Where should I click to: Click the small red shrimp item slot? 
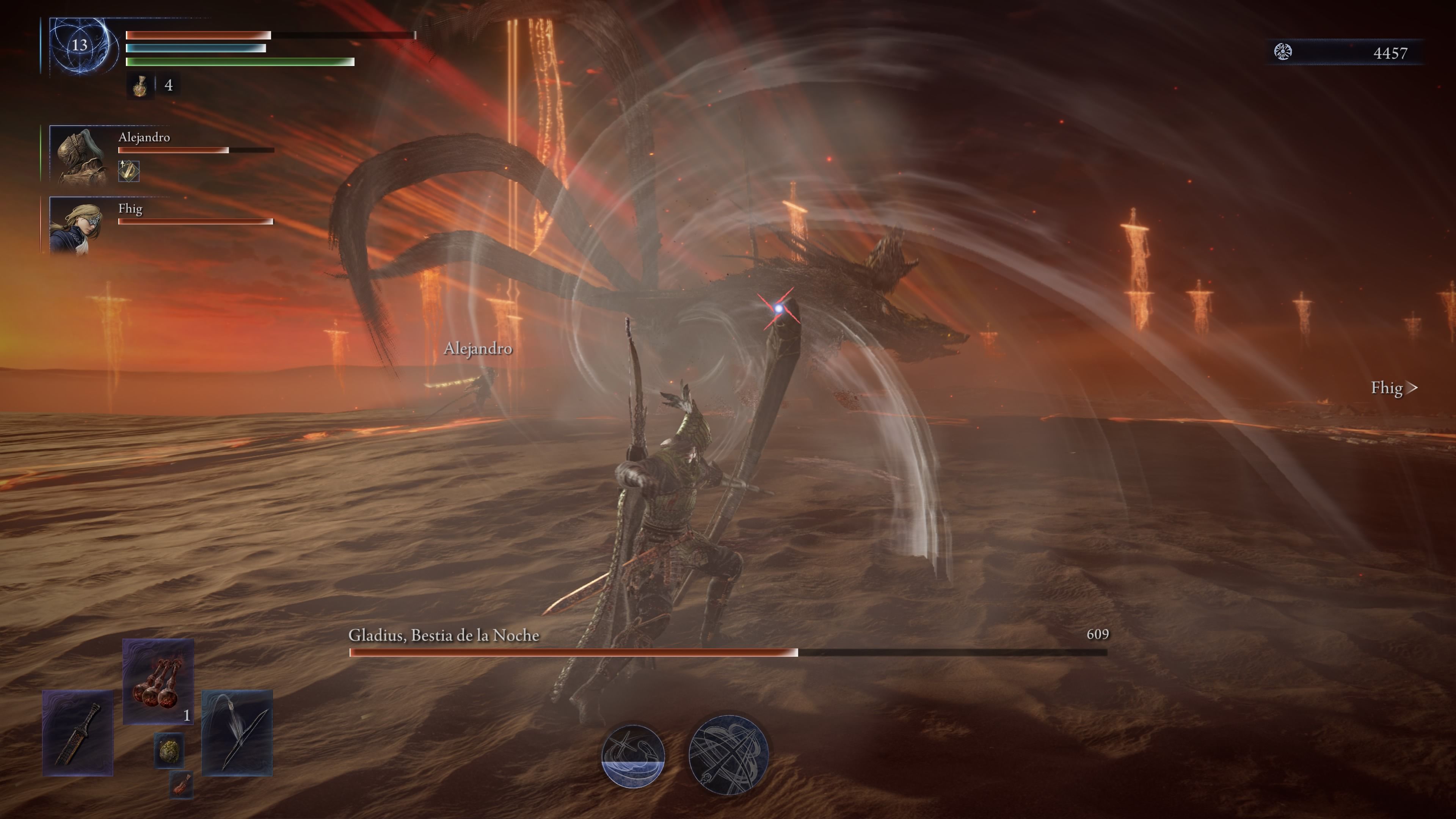point(182,784)
